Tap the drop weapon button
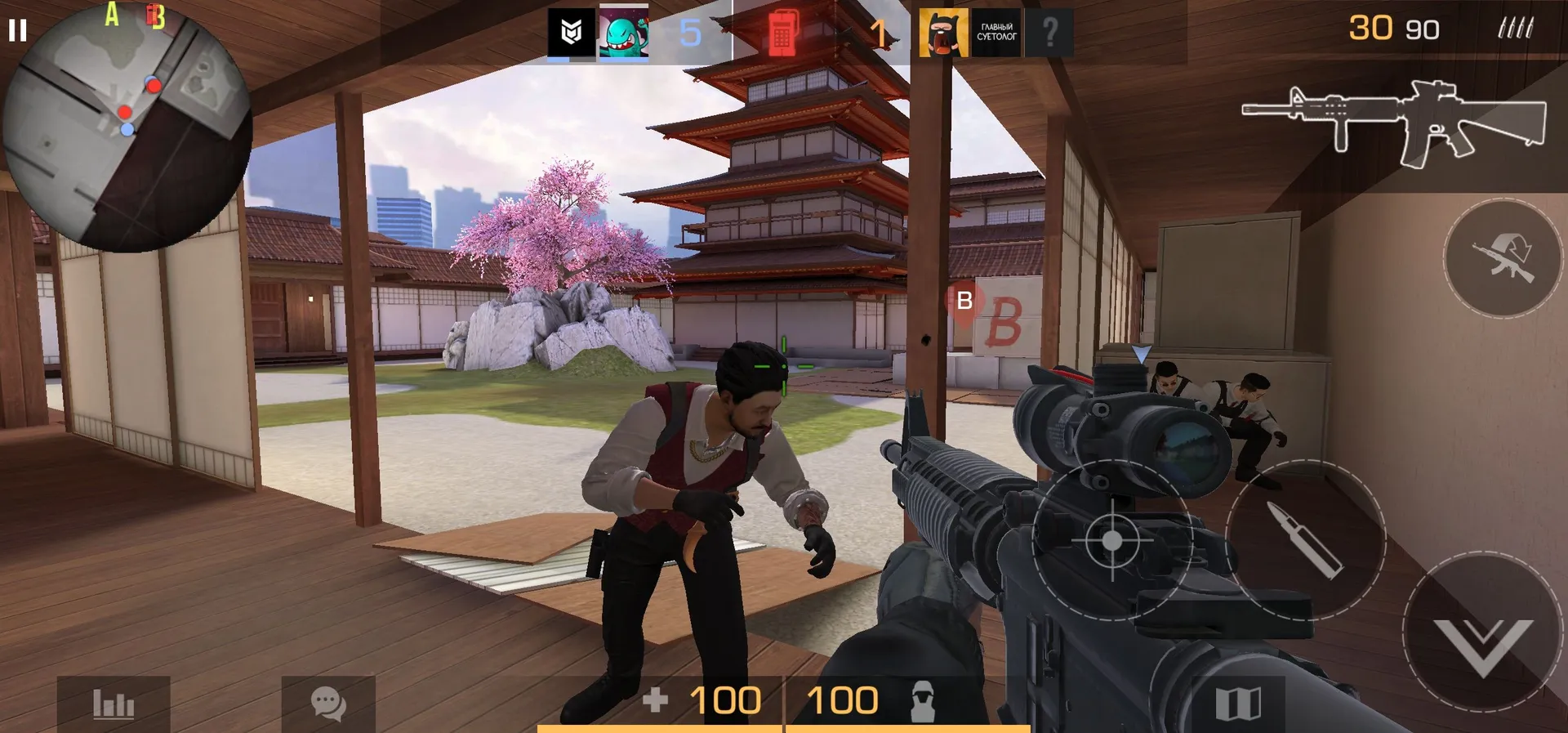Viewport: 1568px width, 733px height. [x=1502, y=258]
